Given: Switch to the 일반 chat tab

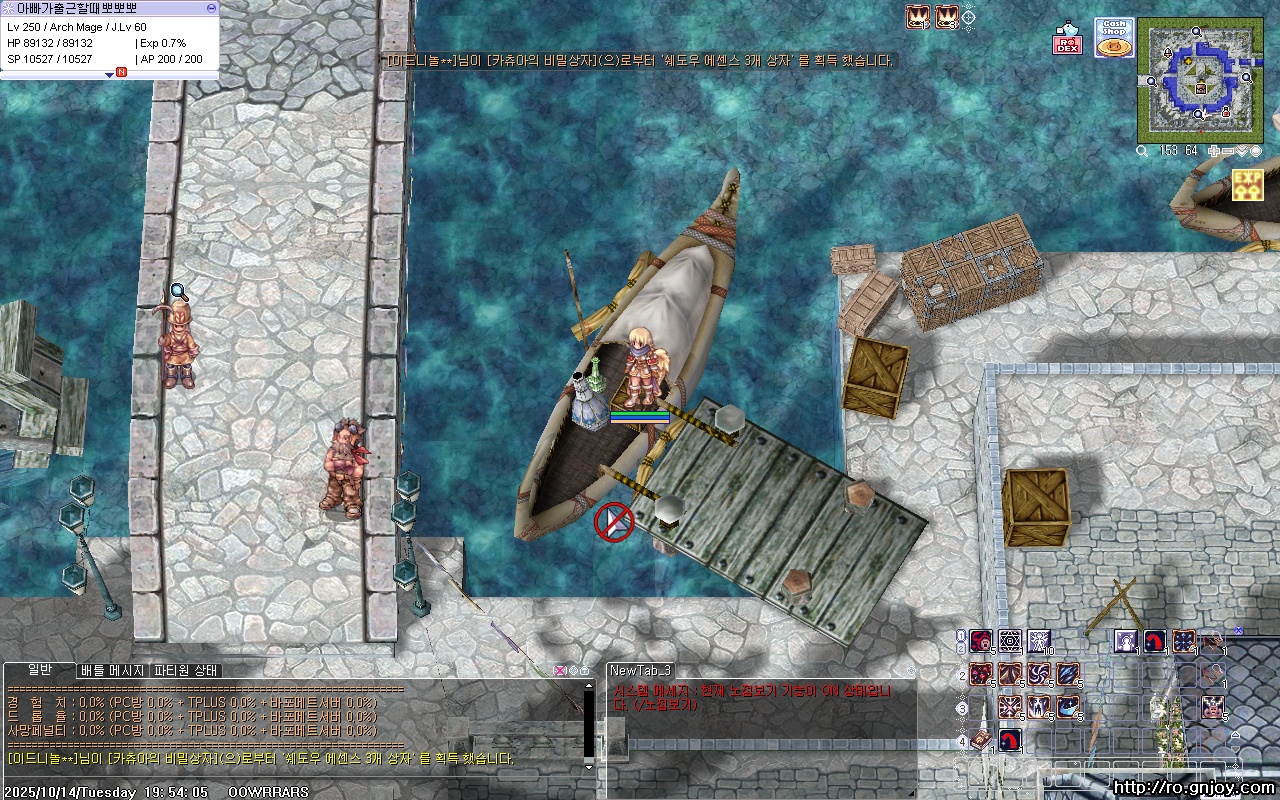Looking at the screenshot, I should click(x=40, y=670).
